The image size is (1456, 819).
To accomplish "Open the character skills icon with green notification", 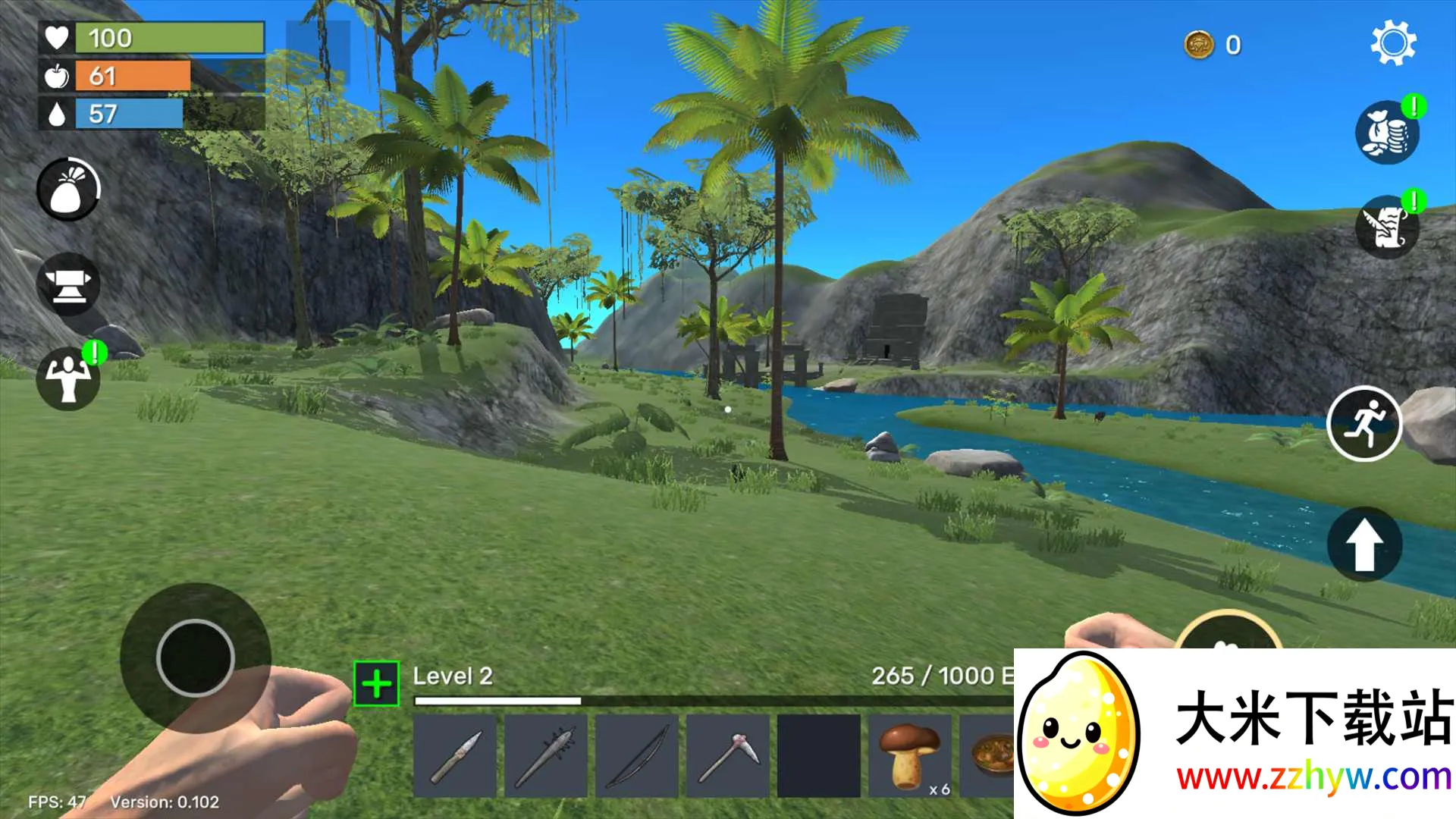I will (x=68, y=379).
